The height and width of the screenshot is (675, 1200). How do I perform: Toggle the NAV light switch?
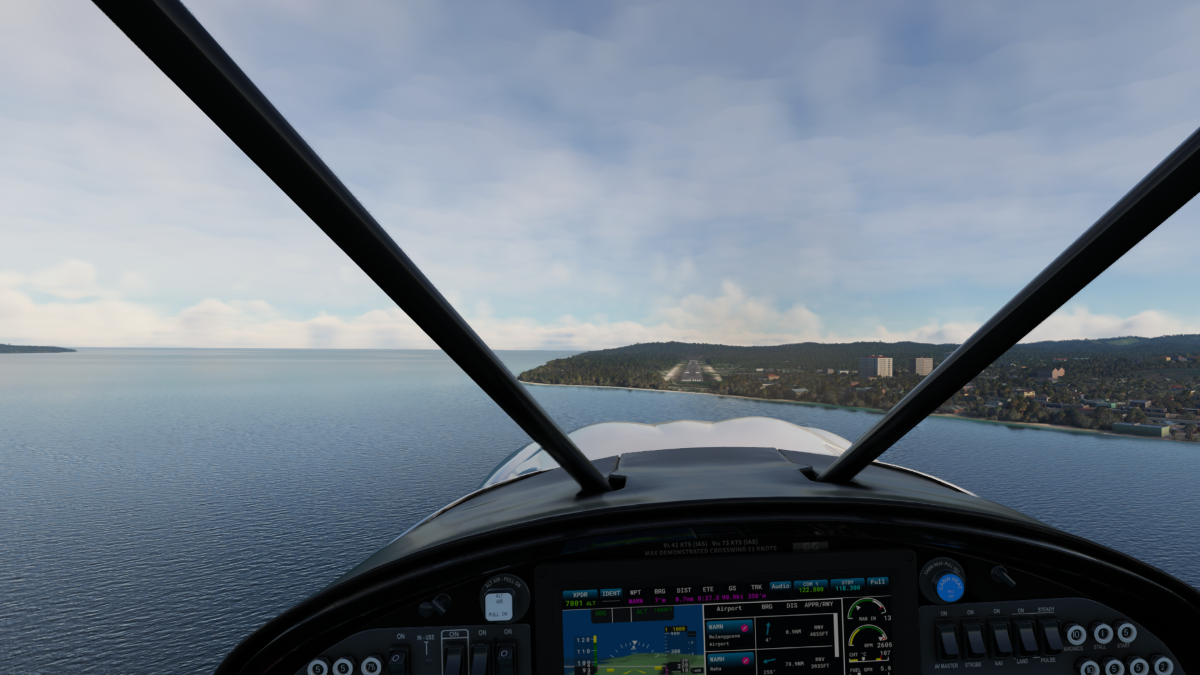point(1000,637)
